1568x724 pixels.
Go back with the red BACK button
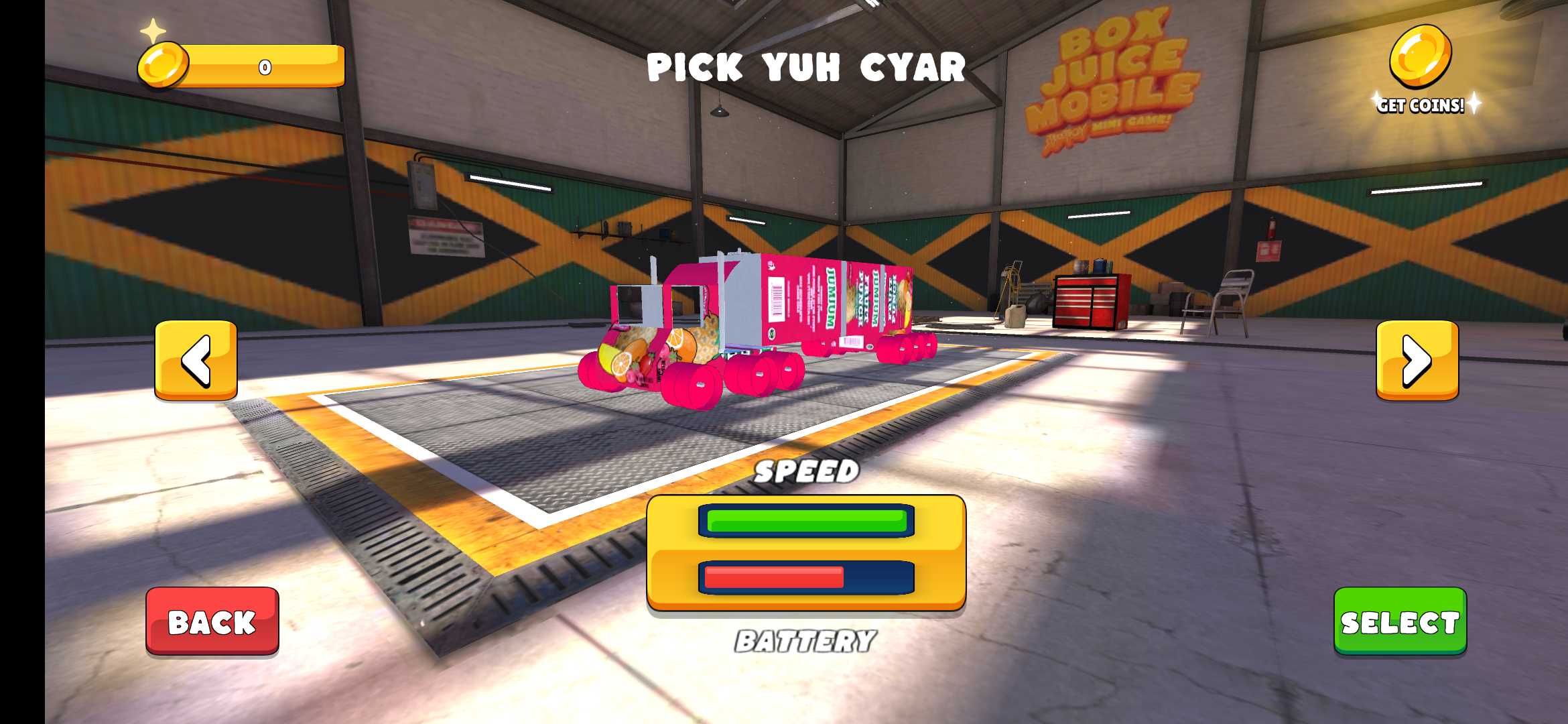(212, 621)
